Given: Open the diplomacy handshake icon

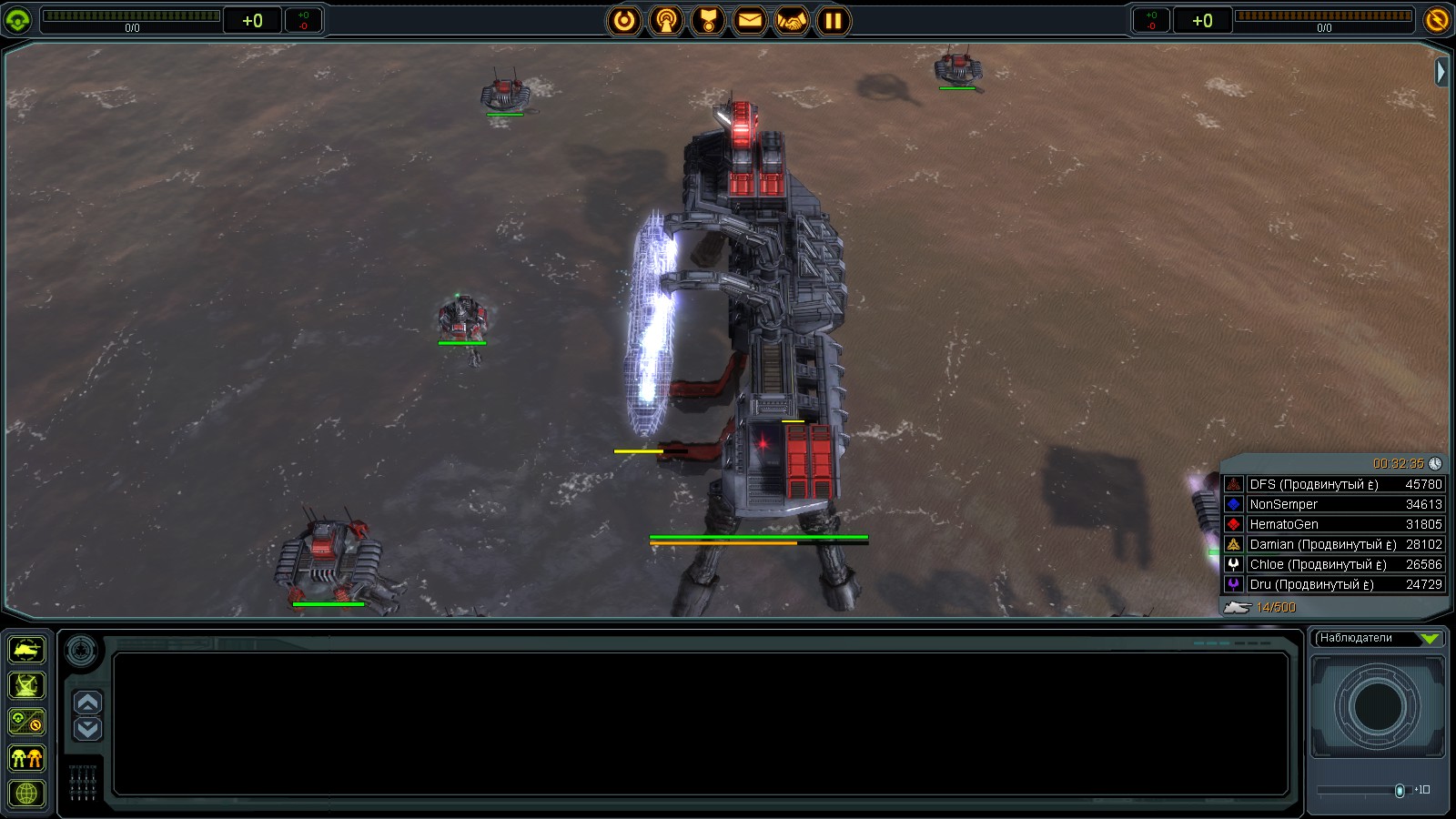Looking at the screenshot, I should [791, 22].
